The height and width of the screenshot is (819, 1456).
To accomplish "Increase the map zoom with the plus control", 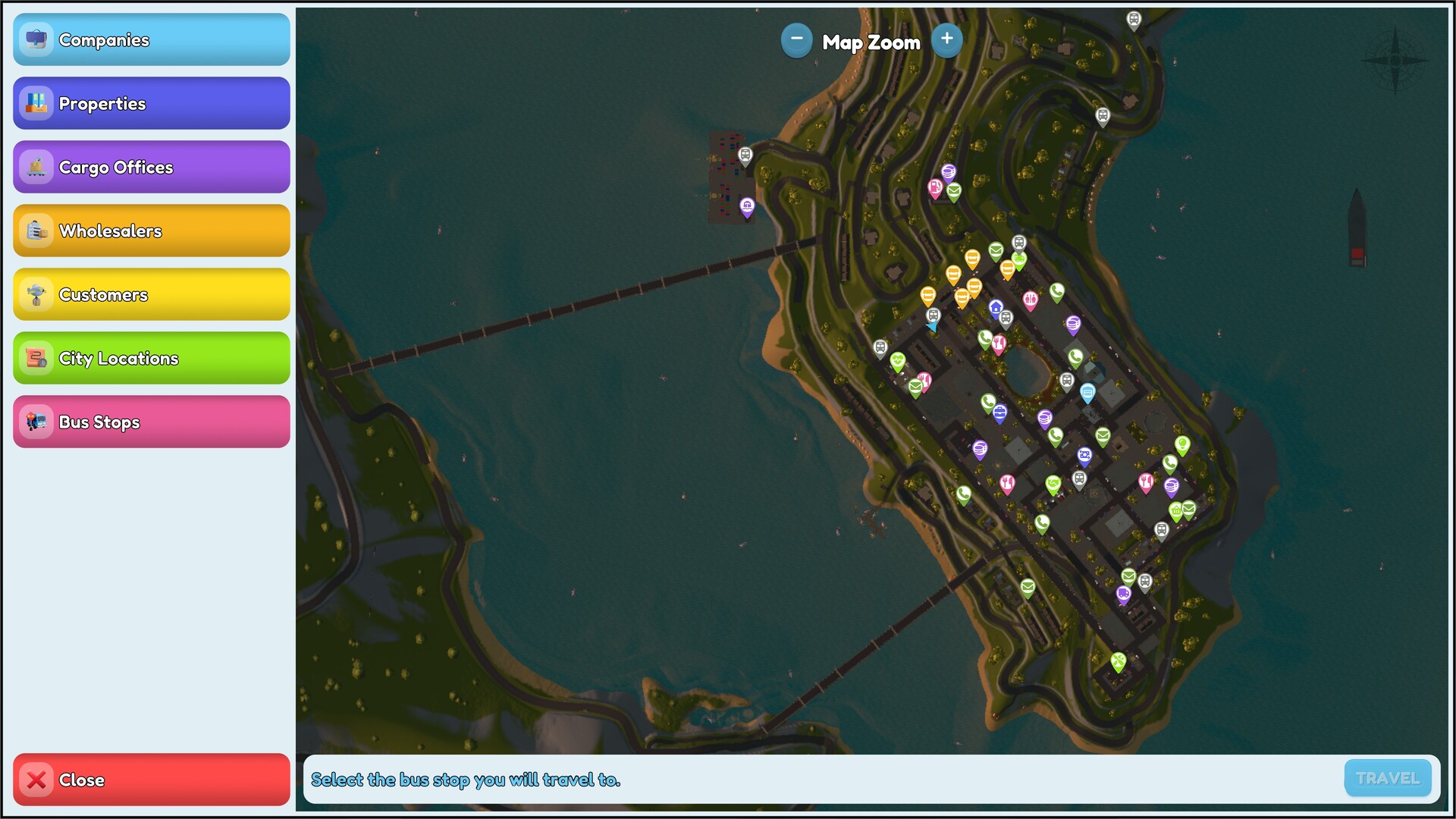I will click(947, 39).
